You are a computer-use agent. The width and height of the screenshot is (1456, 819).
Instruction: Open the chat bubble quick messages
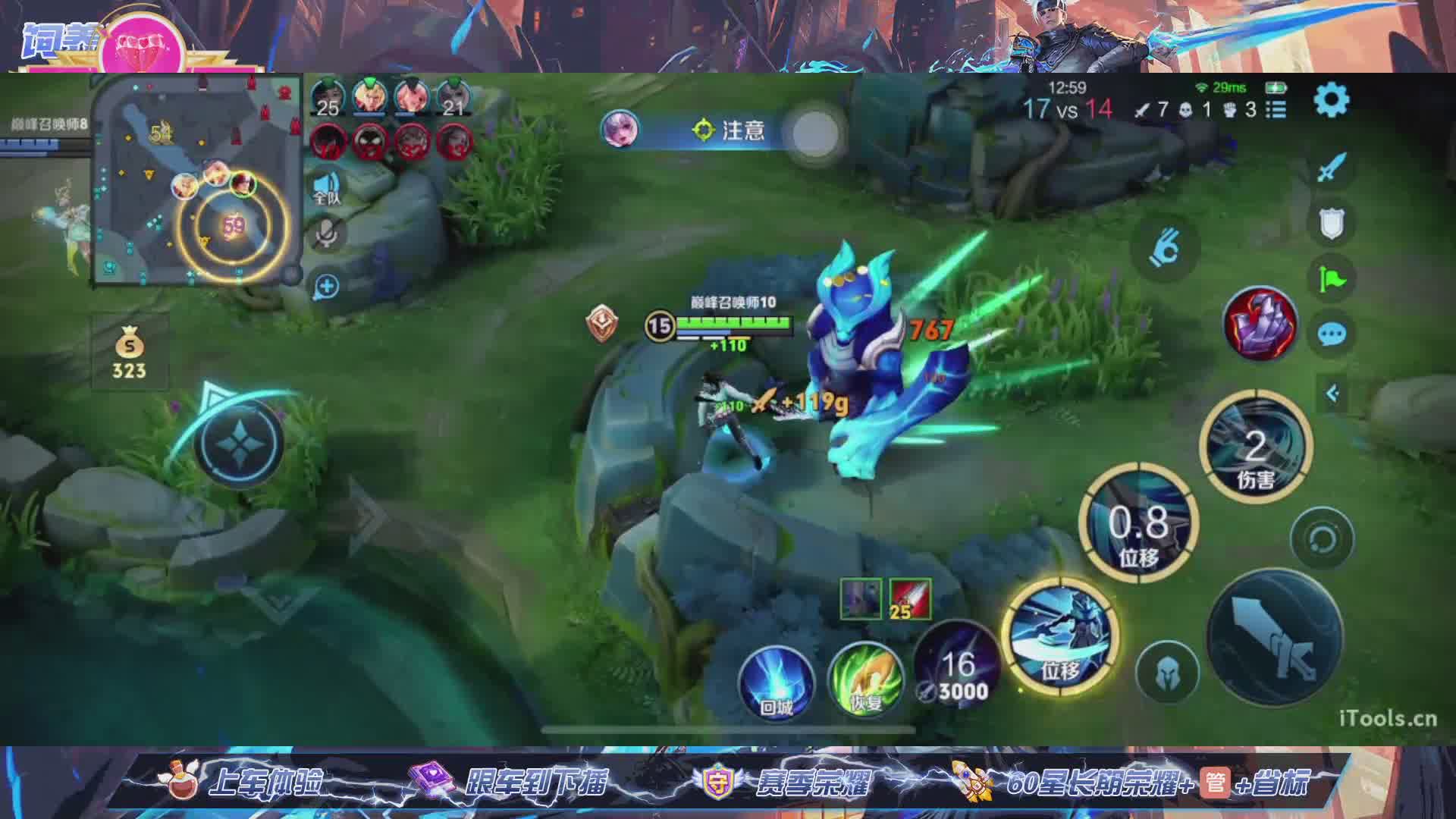coord(1332,334)
